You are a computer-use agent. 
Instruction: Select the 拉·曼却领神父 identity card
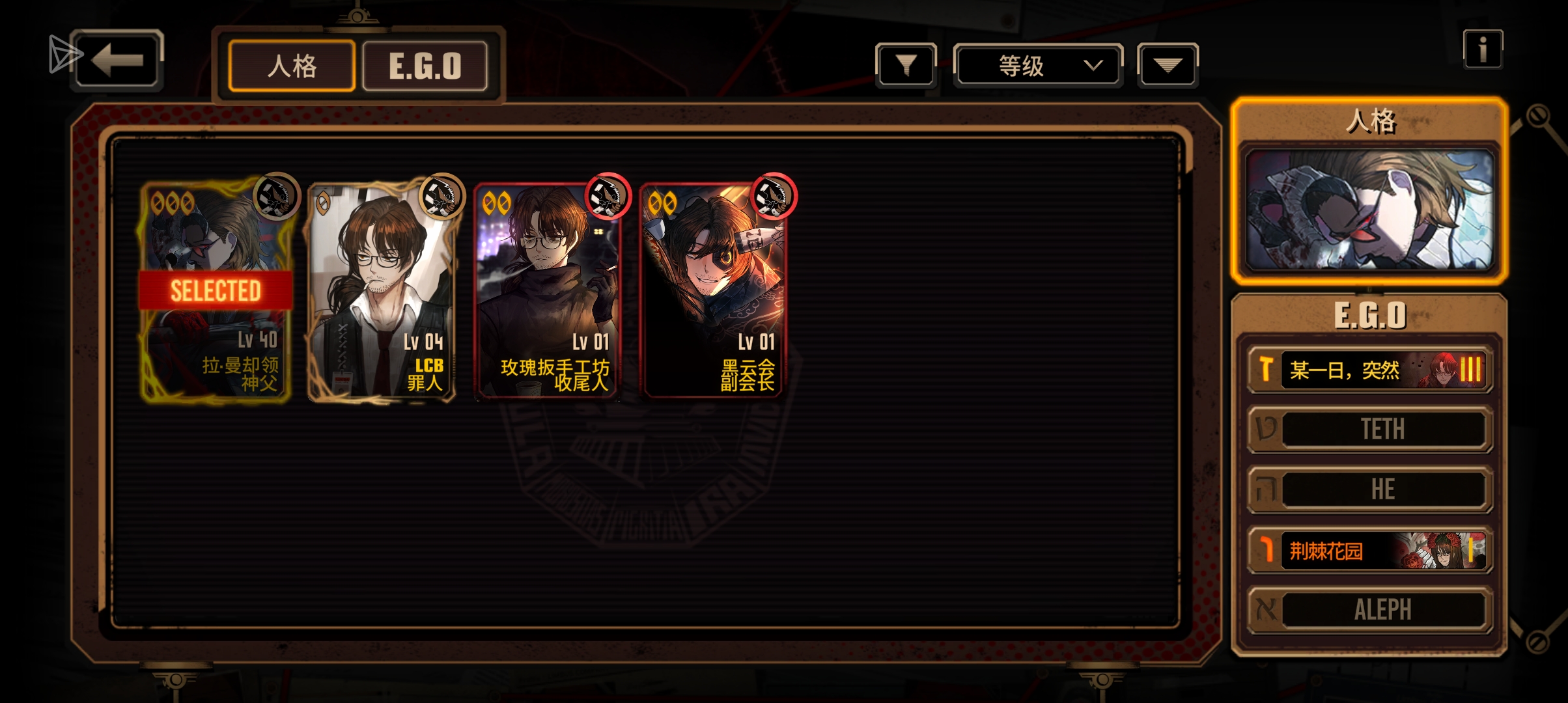(216, 291)
